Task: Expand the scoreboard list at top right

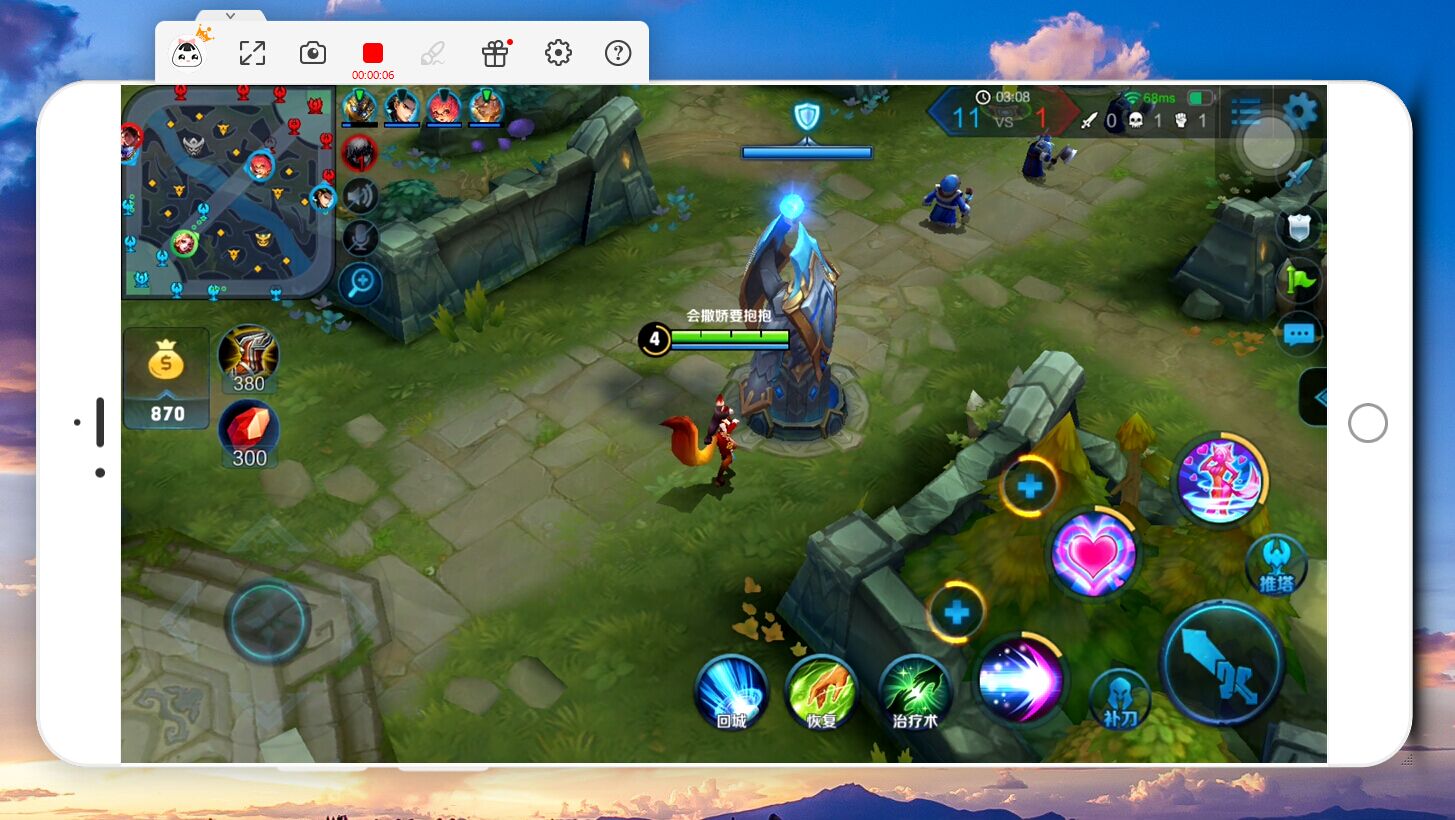Action: 1245,113
